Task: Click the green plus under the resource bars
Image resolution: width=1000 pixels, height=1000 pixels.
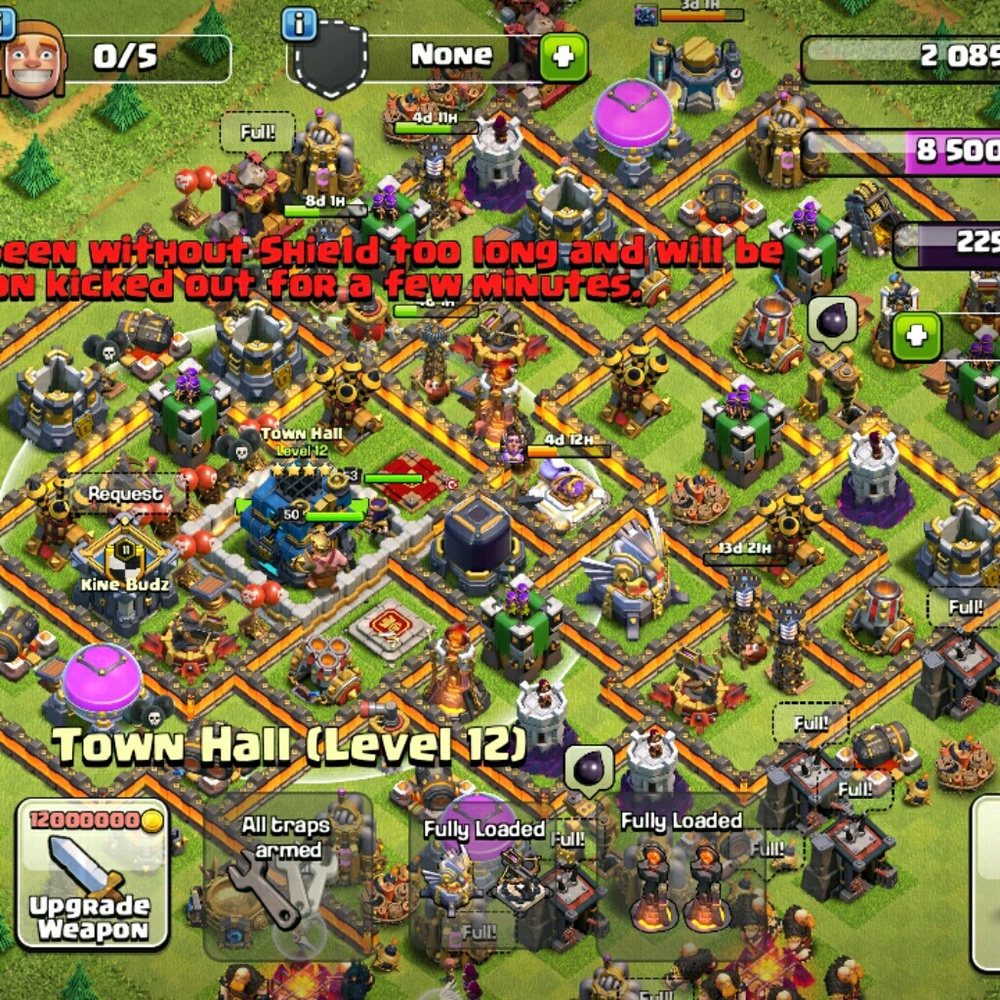Action: (915, 336)
